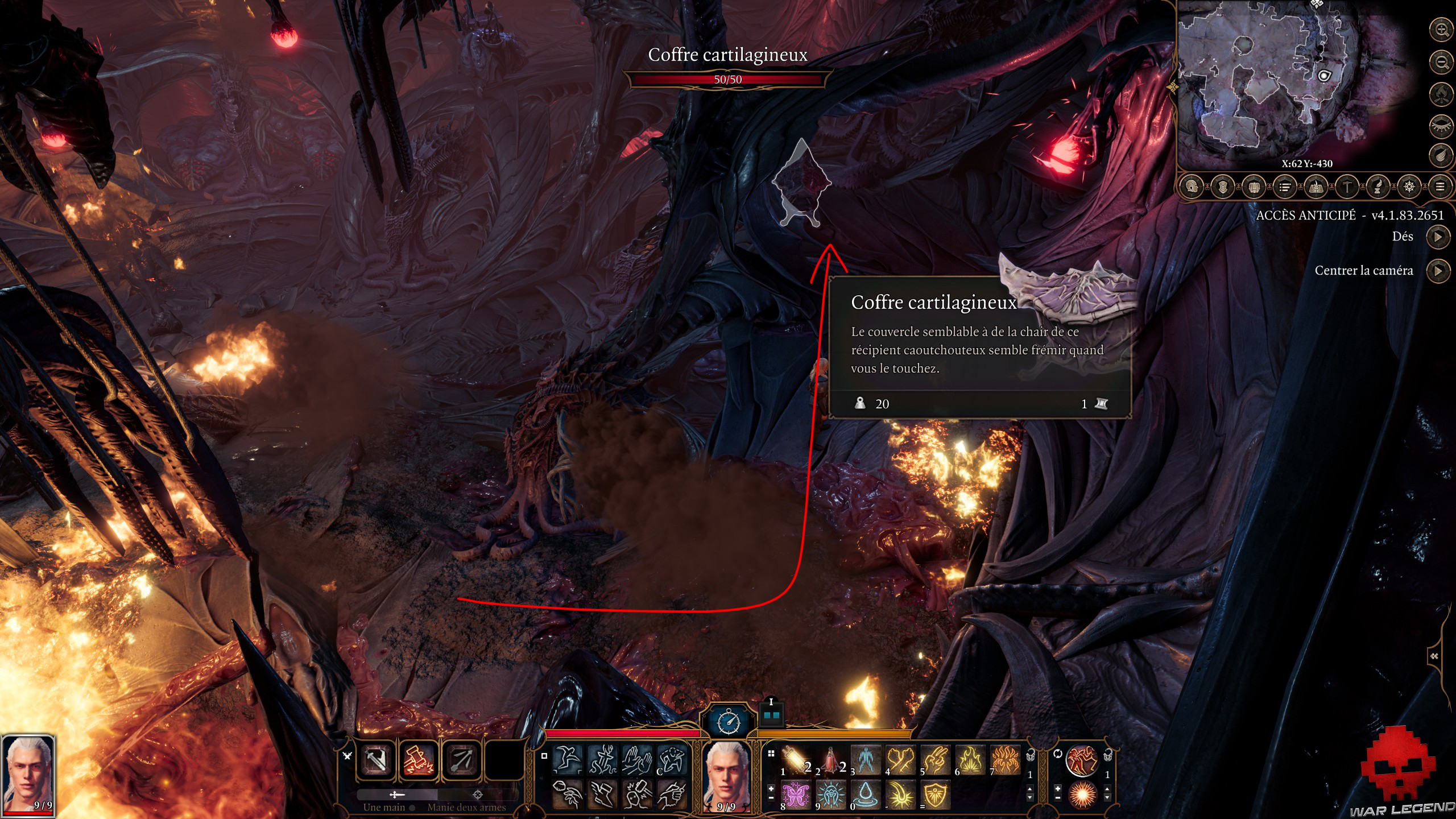Open the options gear icon
Screen dimensions: 1456x819
tap(1408, 185)
